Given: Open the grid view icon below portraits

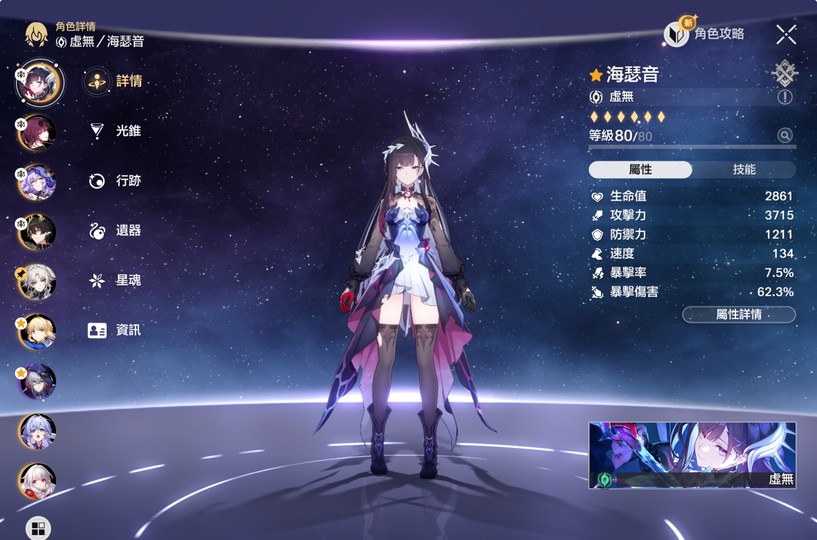Looking at the screenshot, I should coord(37,528).
